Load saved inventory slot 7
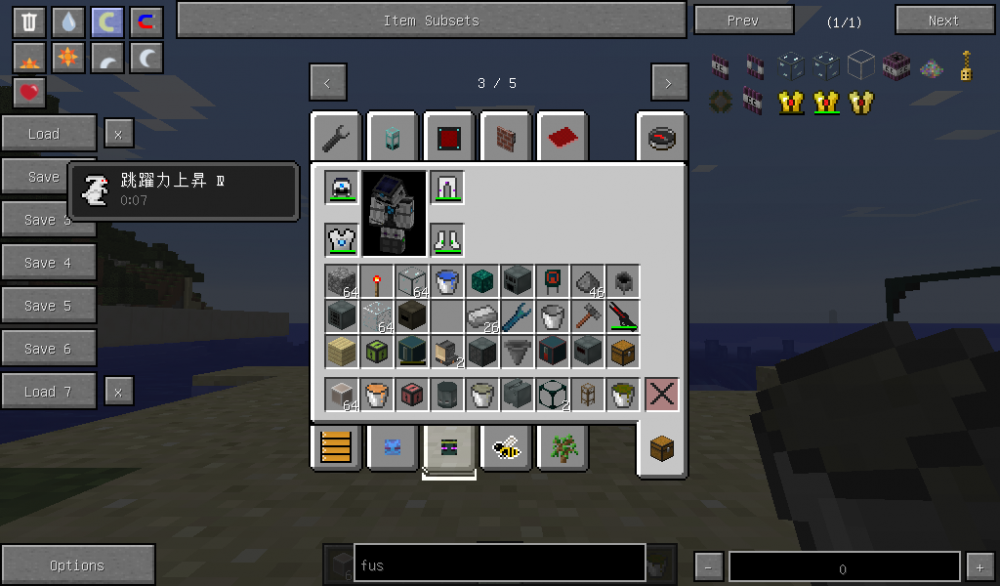The image size is (1000, 586). coord(48,392)
